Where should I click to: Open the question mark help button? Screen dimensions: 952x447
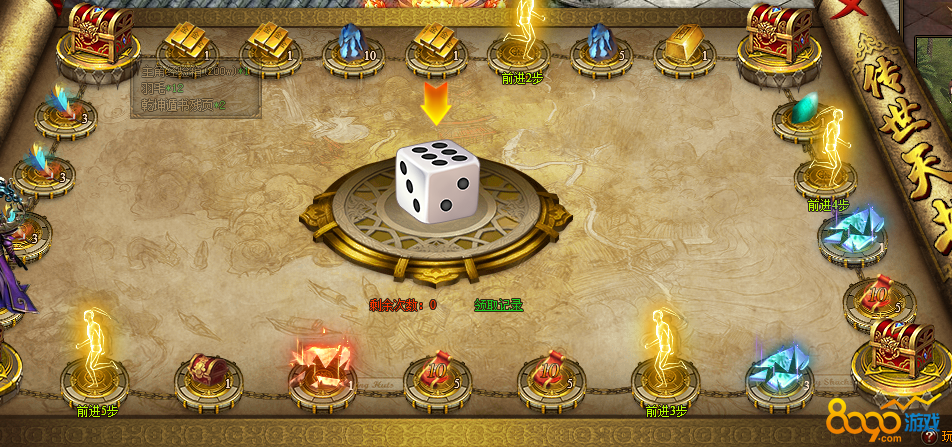[930, 437]
